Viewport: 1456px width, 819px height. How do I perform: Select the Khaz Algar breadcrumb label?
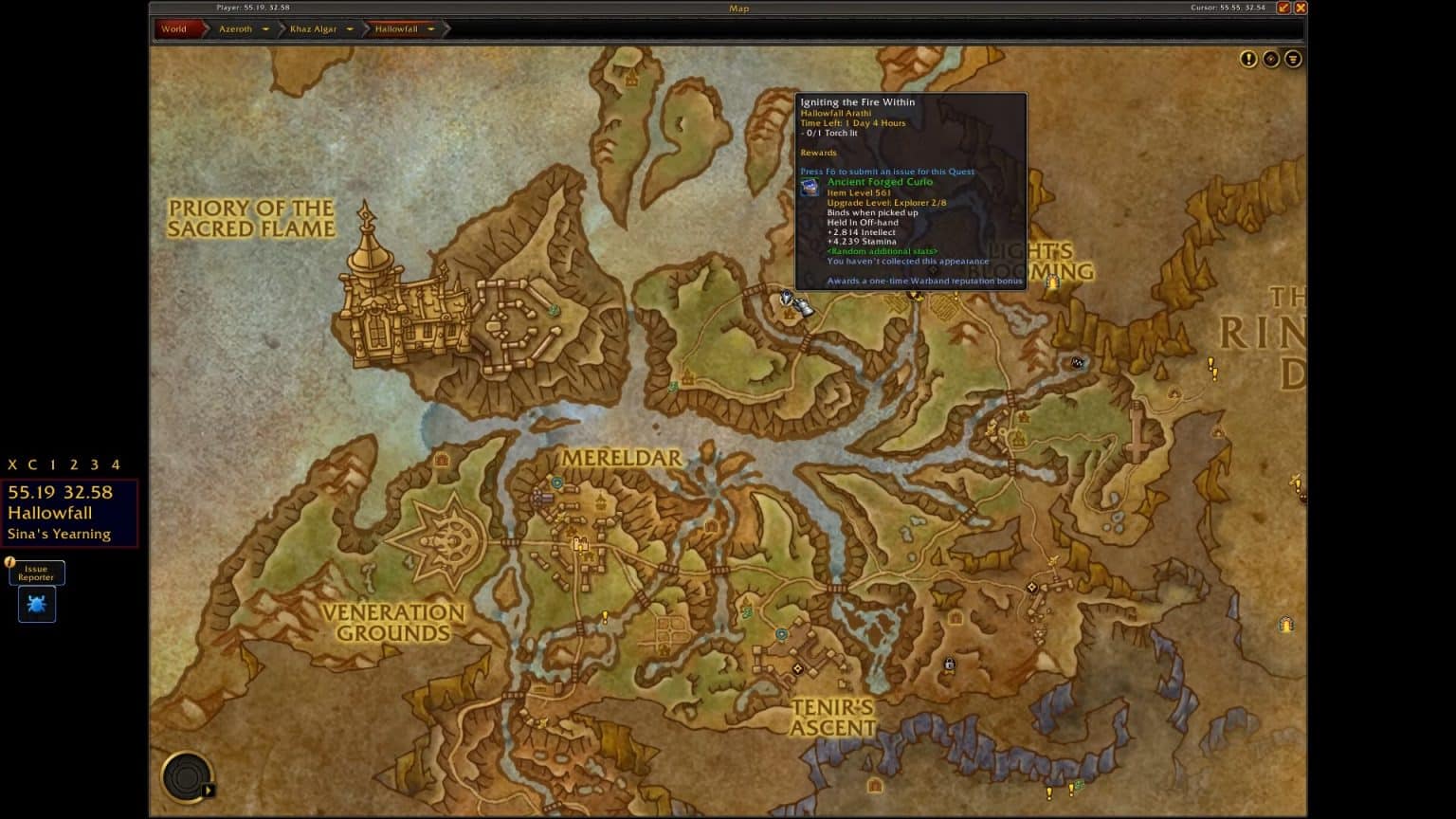click(313, 29)
